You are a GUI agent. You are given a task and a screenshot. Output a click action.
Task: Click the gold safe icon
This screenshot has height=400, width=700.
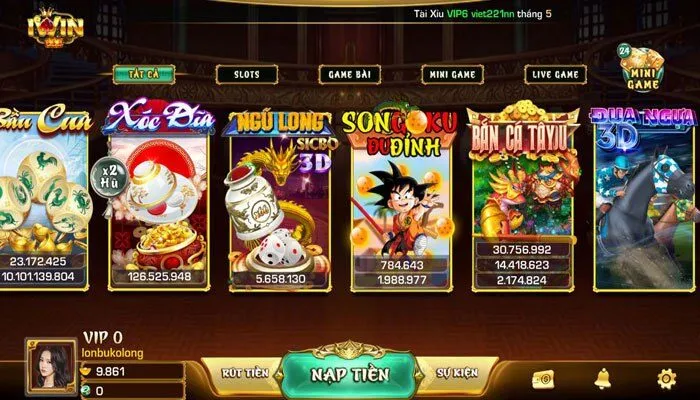(543, 379)
